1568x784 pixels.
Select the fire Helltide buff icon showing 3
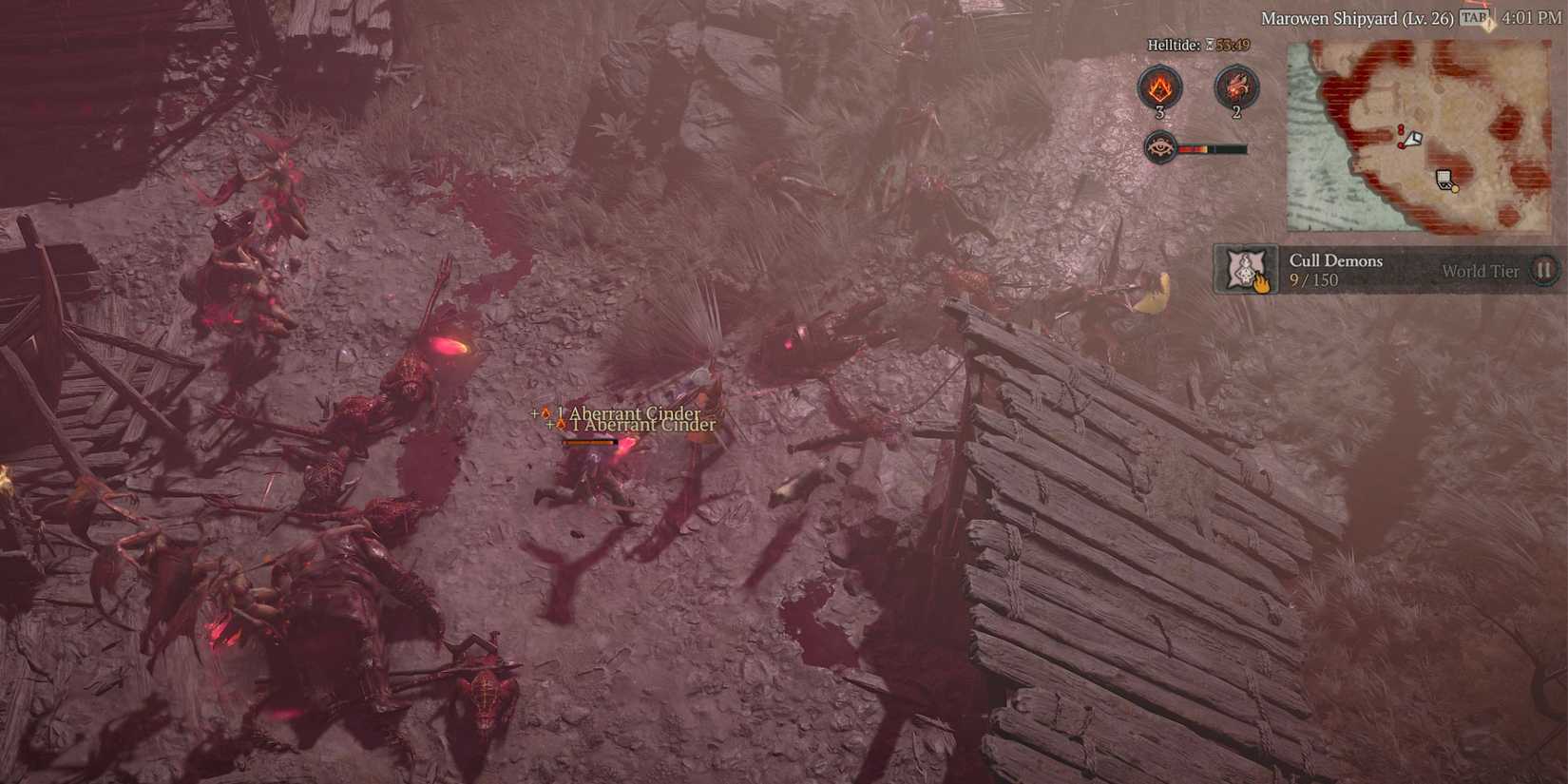1159,87
